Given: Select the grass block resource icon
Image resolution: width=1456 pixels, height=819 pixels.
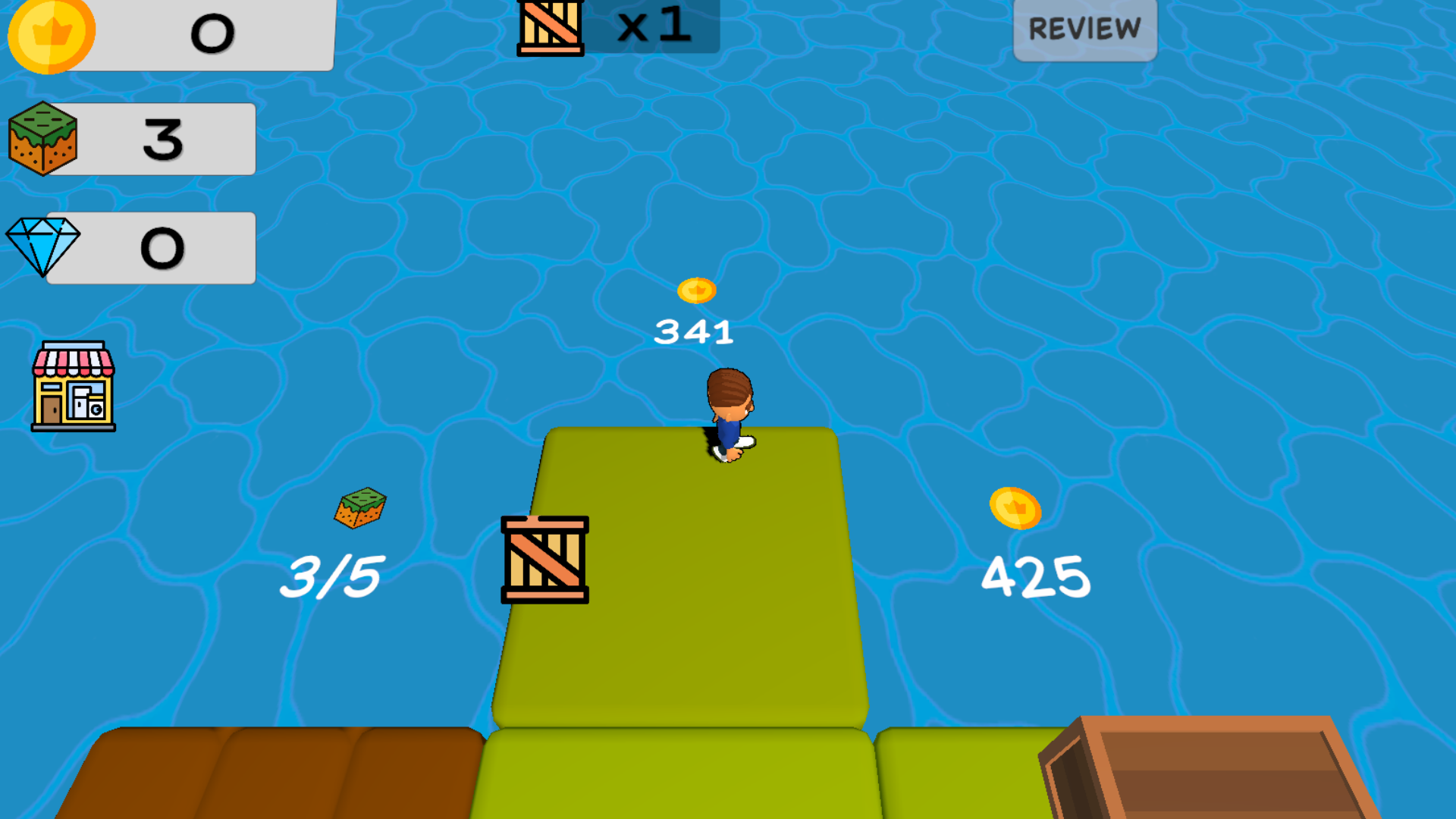Looking at the screenshot, I should [x=43, y=136].
